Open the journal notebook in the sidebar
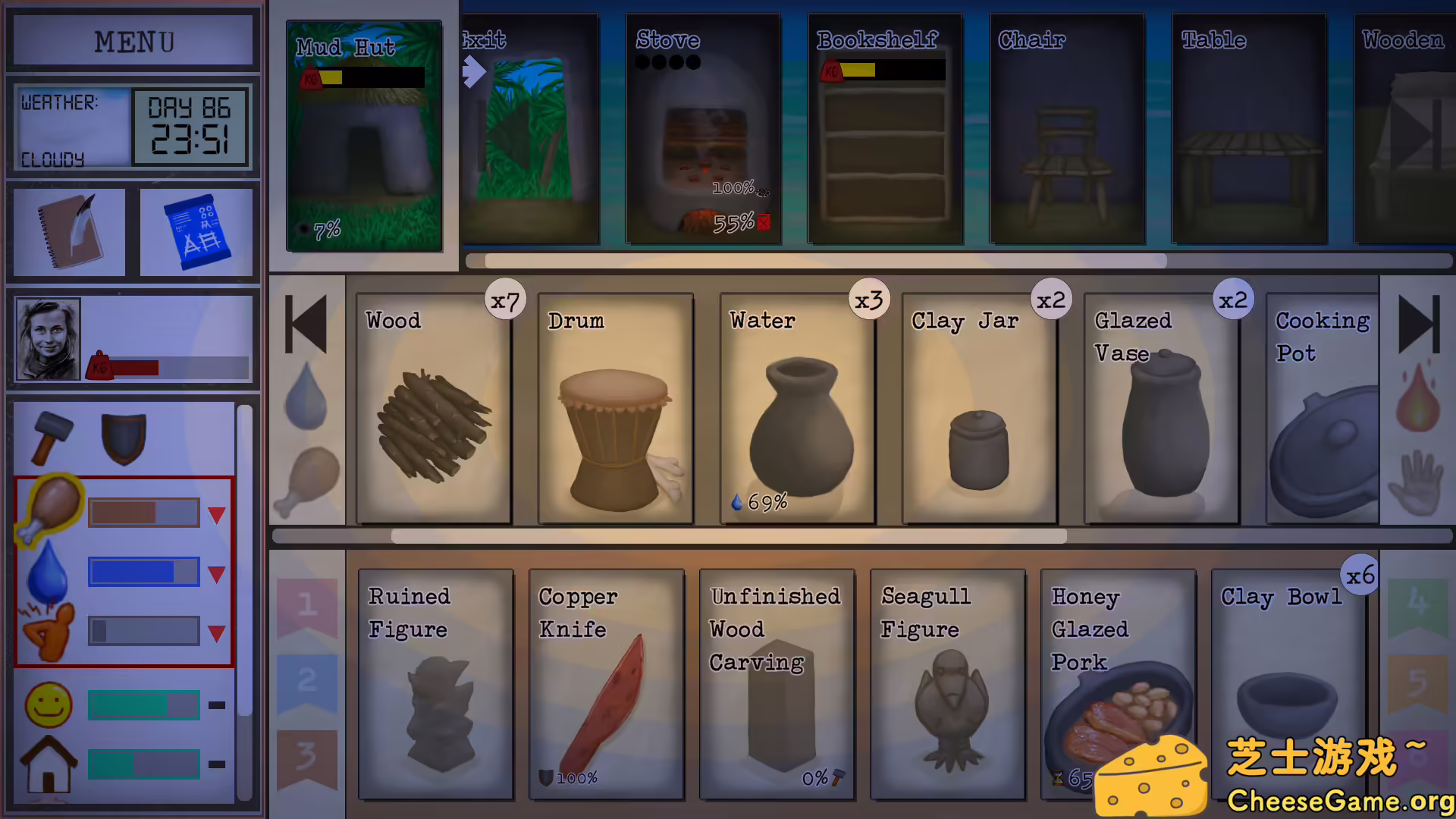The image size is (1456, 819). point(67,231)
